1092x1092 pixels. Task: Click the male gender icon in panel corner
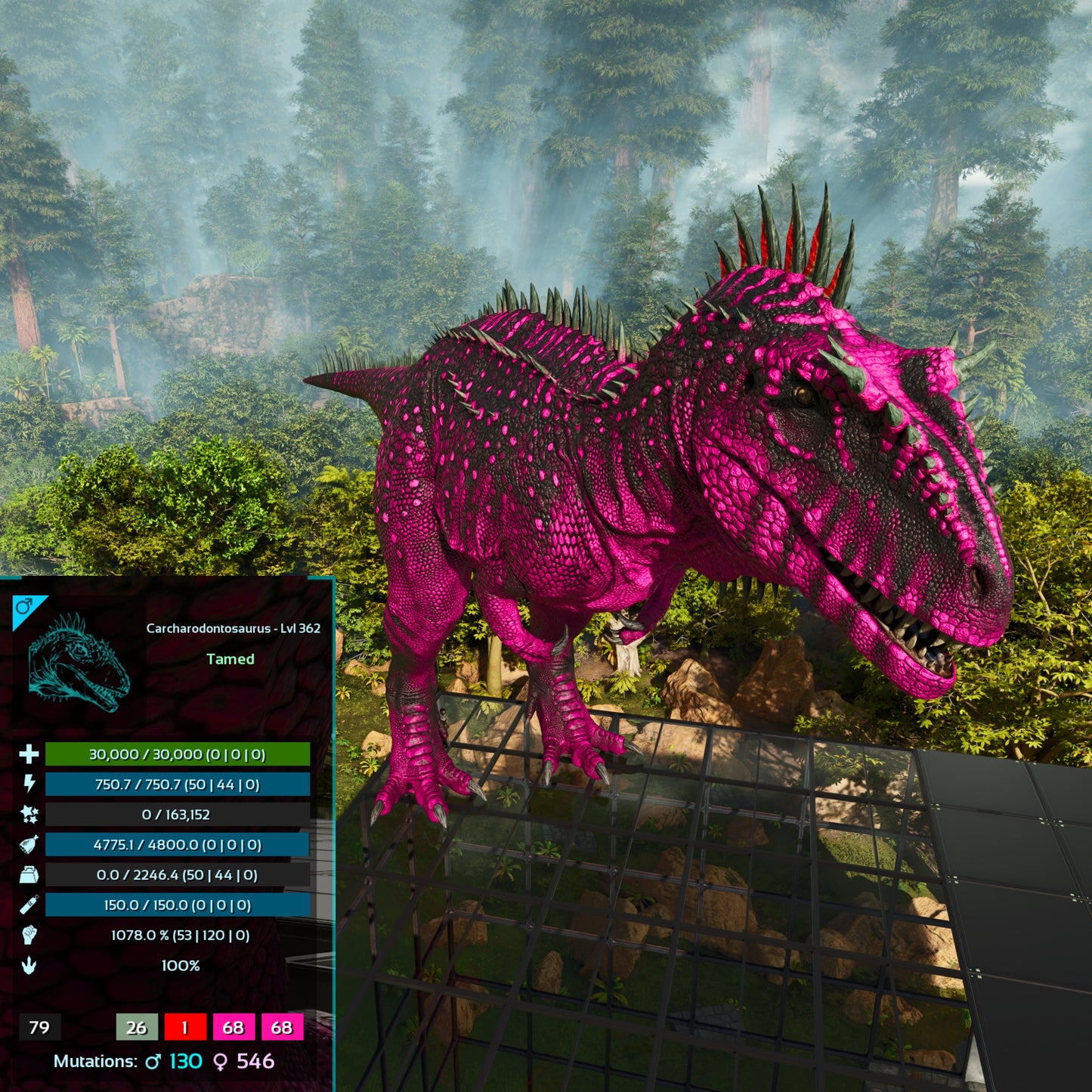25,607
